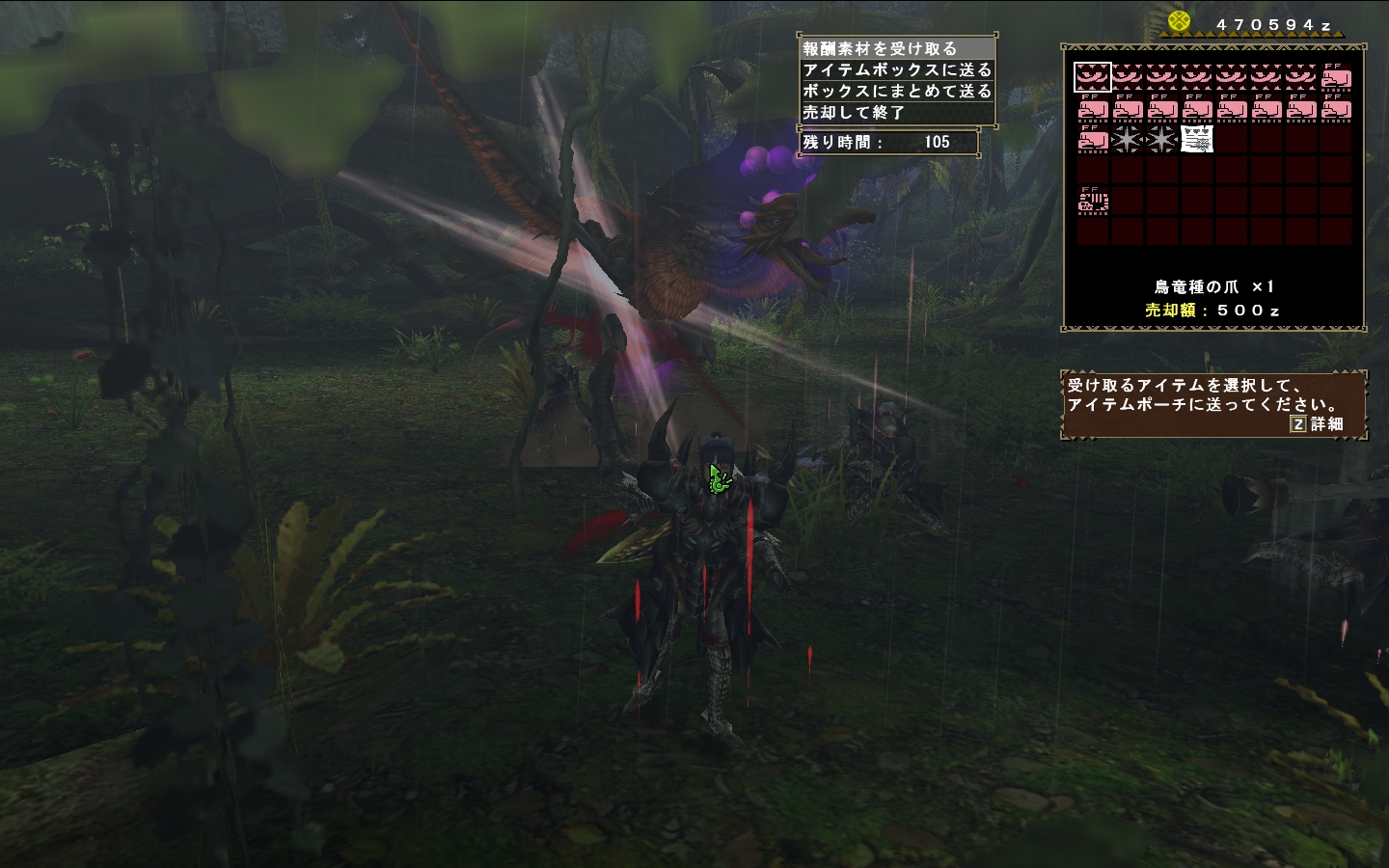Viewport: 1389px width, 868px height.
Task: Choose ボックスにまとめて送る option
Action: tap(897, 91)
